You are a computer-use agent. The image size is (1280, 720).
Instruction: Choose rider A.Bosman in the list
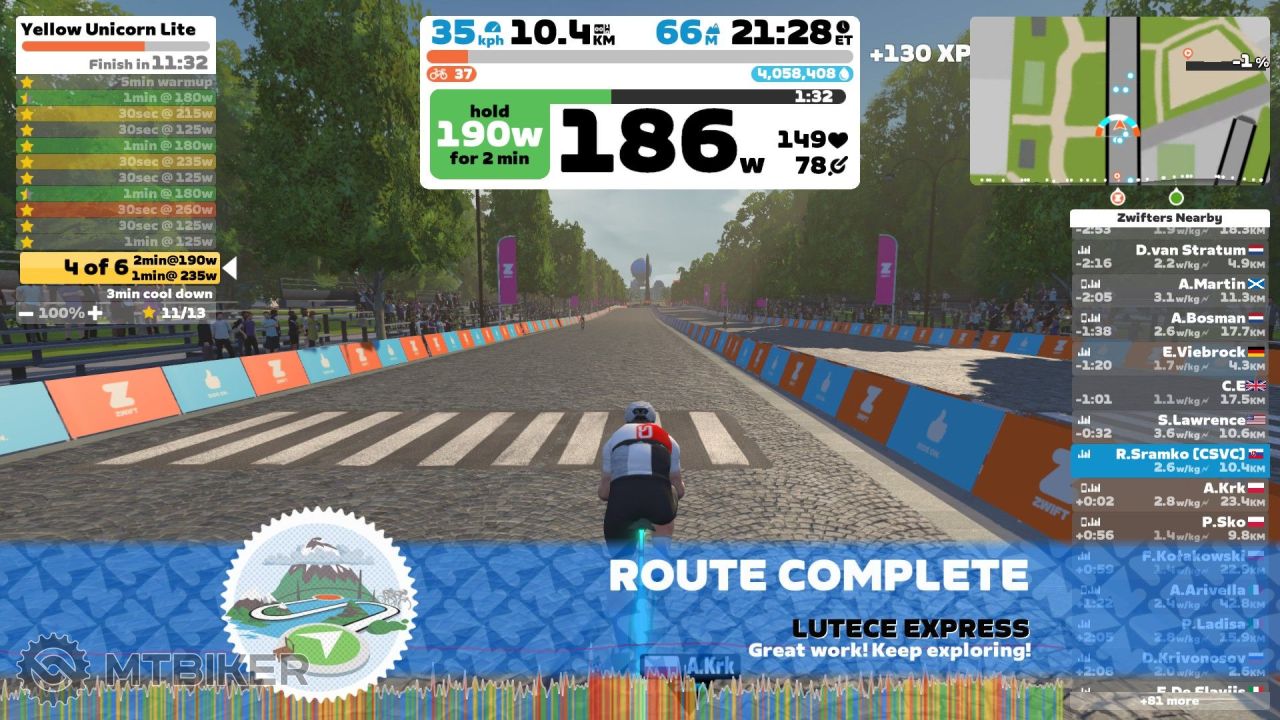(x=1169, y=325)
